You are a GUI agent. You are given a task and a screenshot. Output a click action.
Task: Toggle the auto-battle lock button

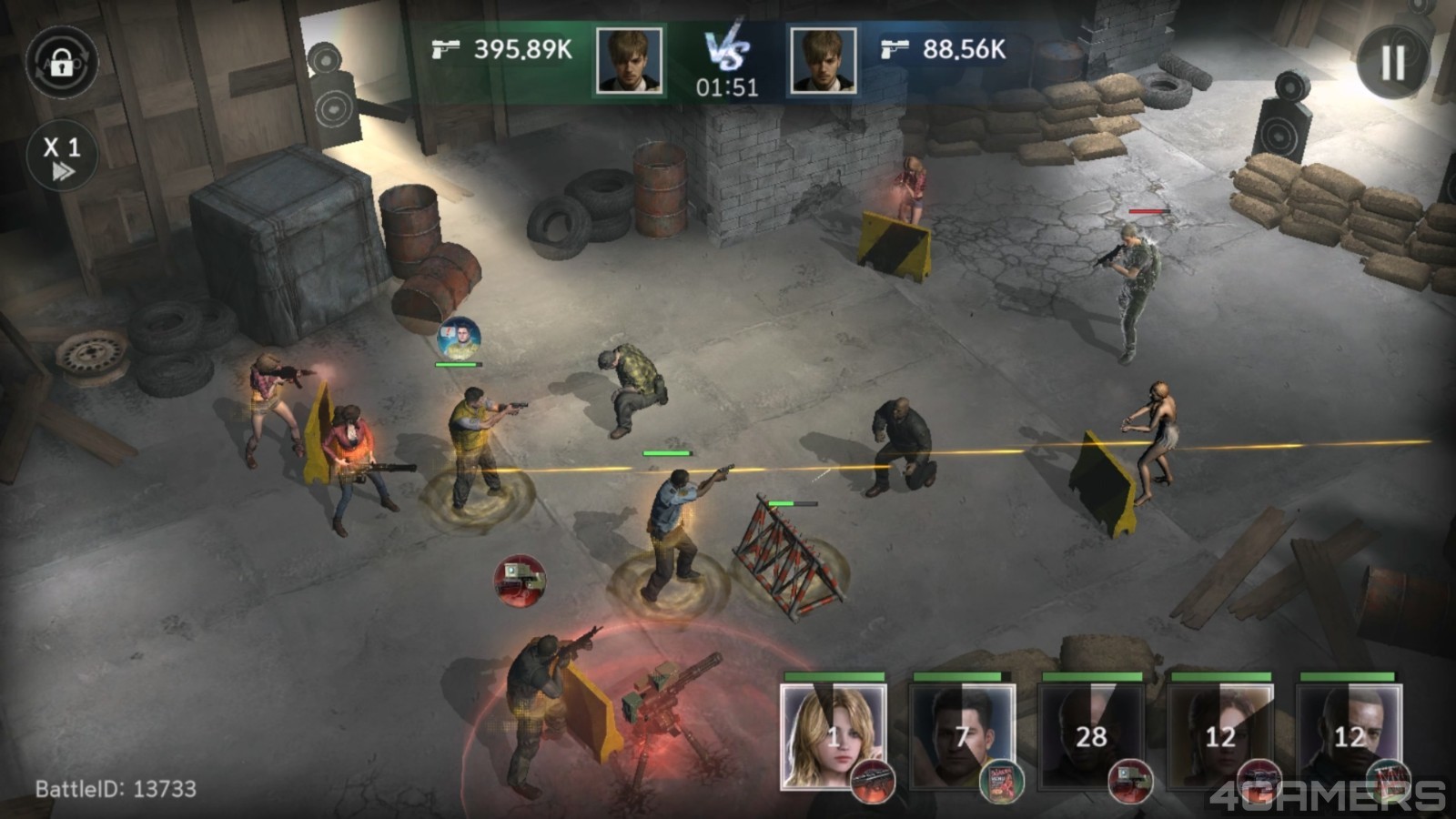tap(61, 63)
